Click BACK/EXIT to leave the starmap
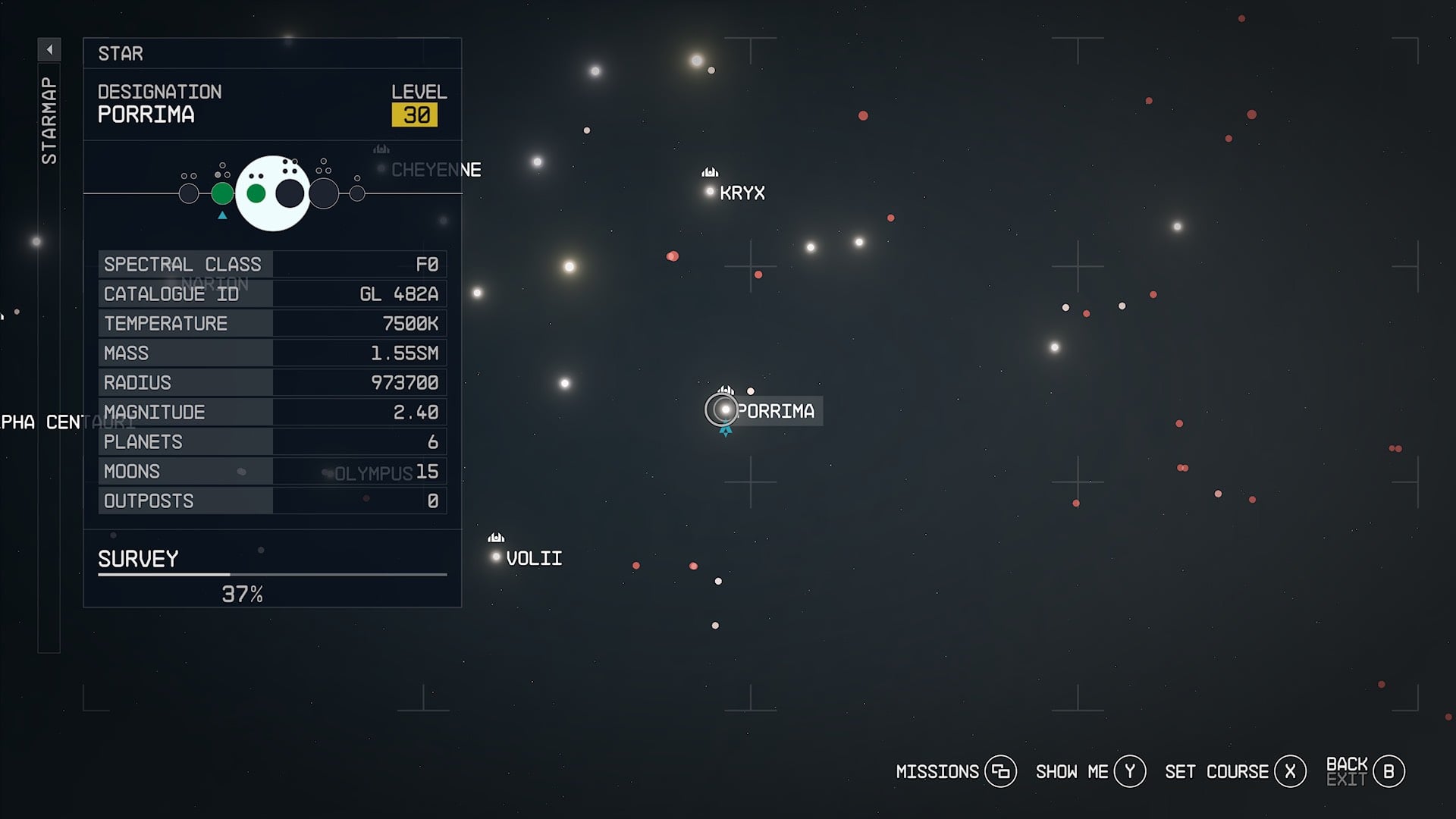The height and width of the screenshot is (819, 1456). click(x=1388, y=770)
